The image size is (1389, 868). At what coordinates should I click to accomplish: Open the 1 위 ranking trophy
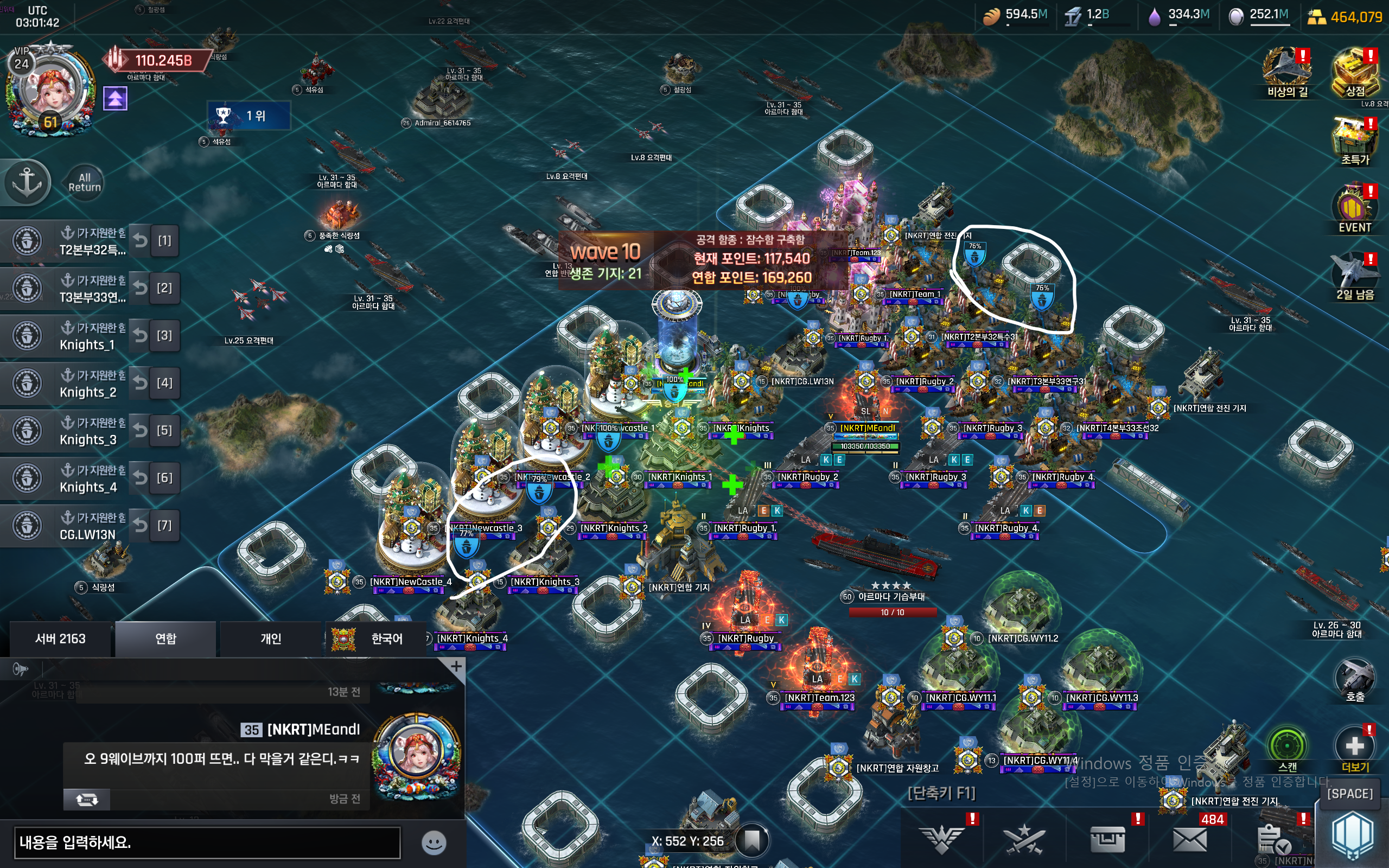(248, 116)
